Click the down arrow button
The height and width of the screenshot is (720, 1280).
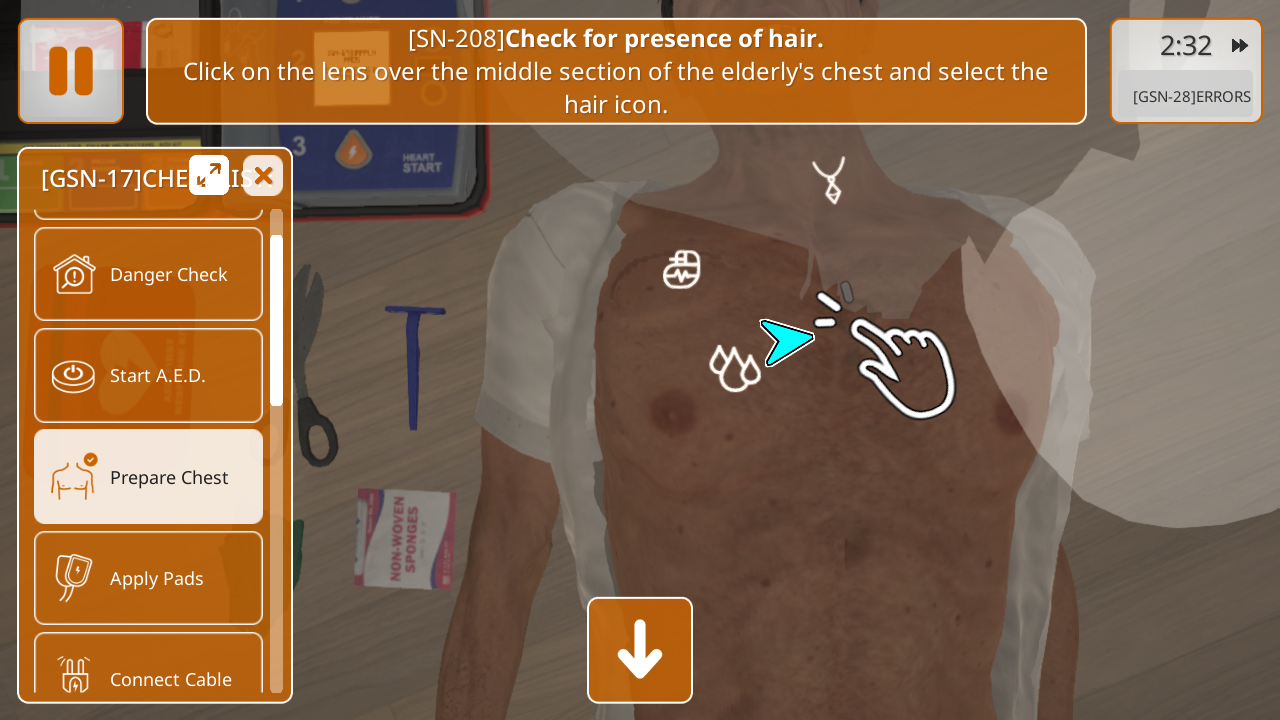point(640,650)
